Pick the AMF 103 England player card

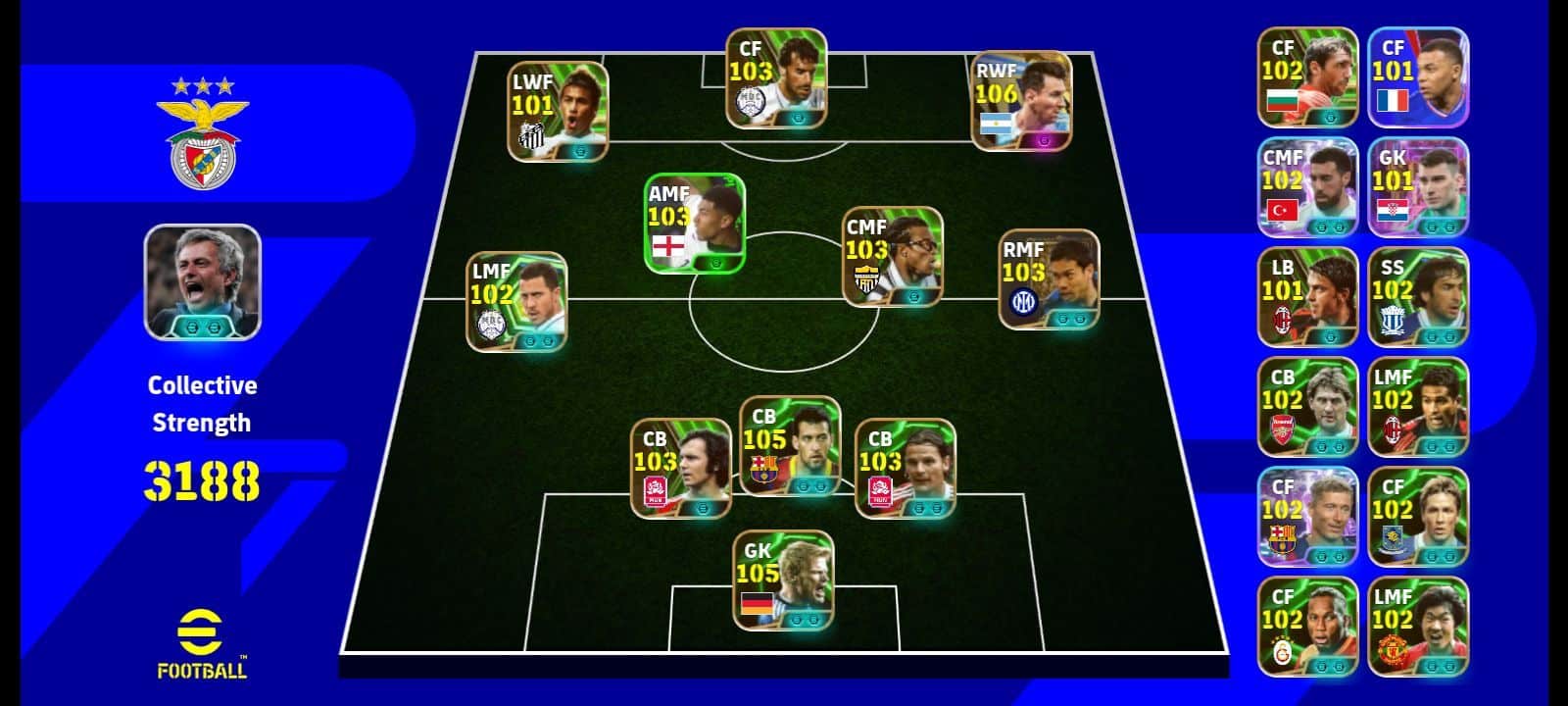[694, 224]
